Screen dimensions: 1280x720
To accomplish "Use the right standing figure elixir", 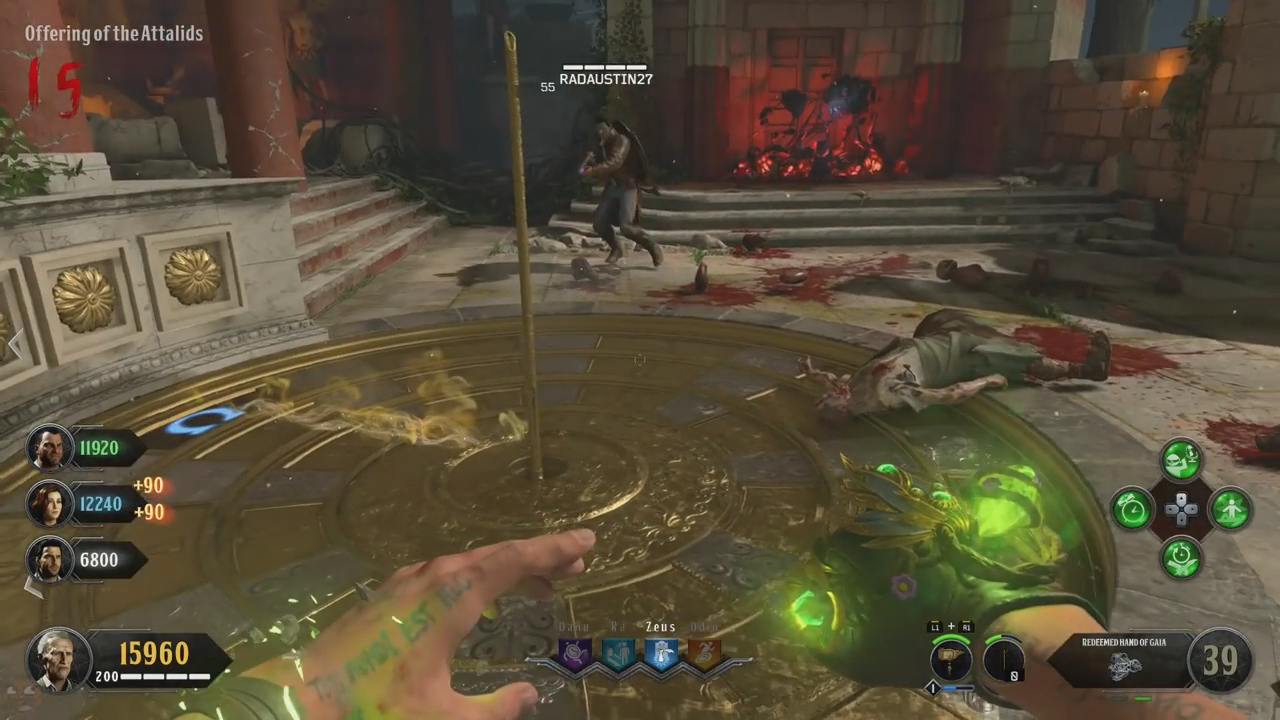I will (1230, 508).
